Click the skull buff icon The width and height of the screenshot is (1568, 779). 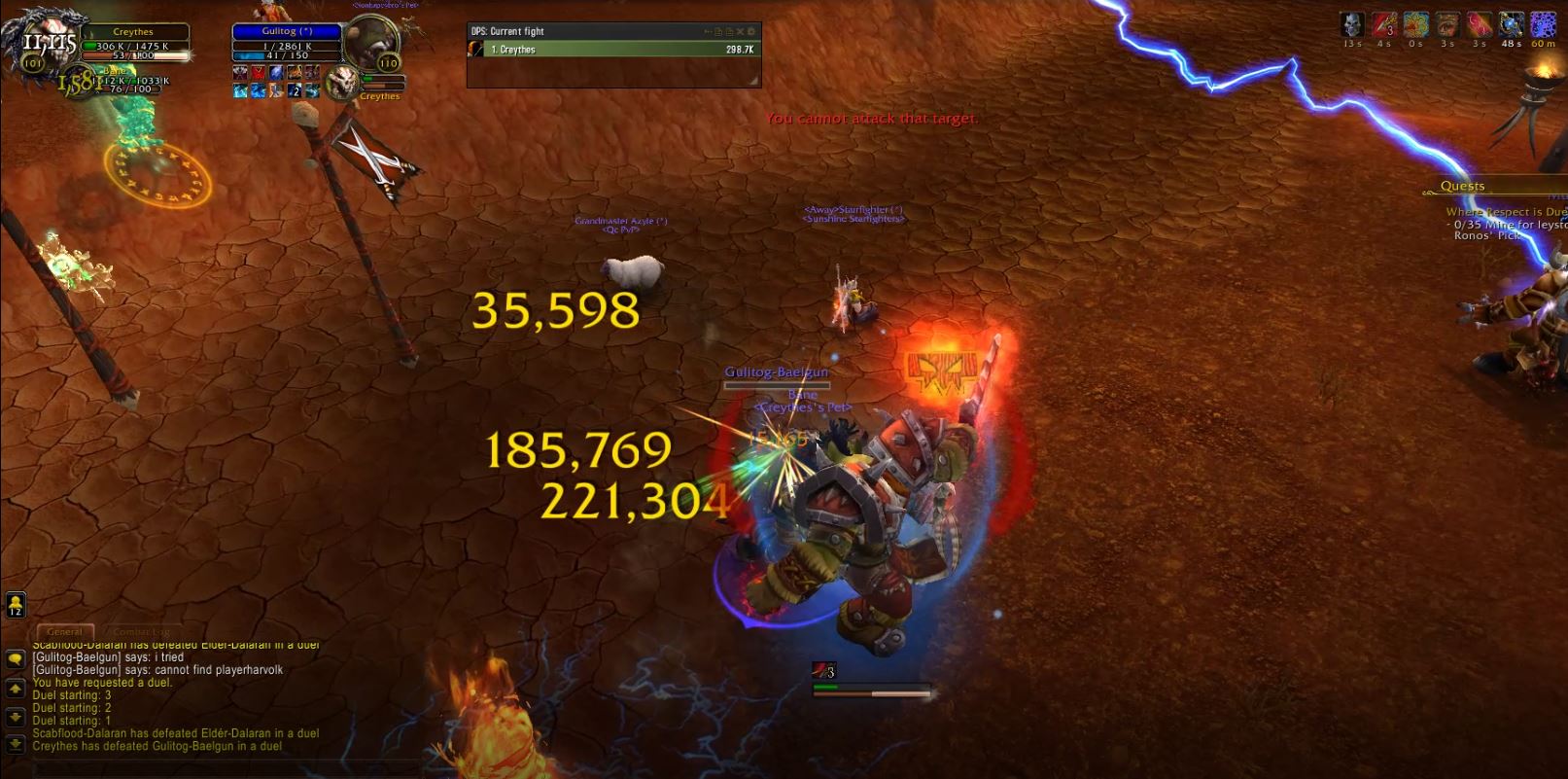pyautogui.click(x=1351, y=24)
